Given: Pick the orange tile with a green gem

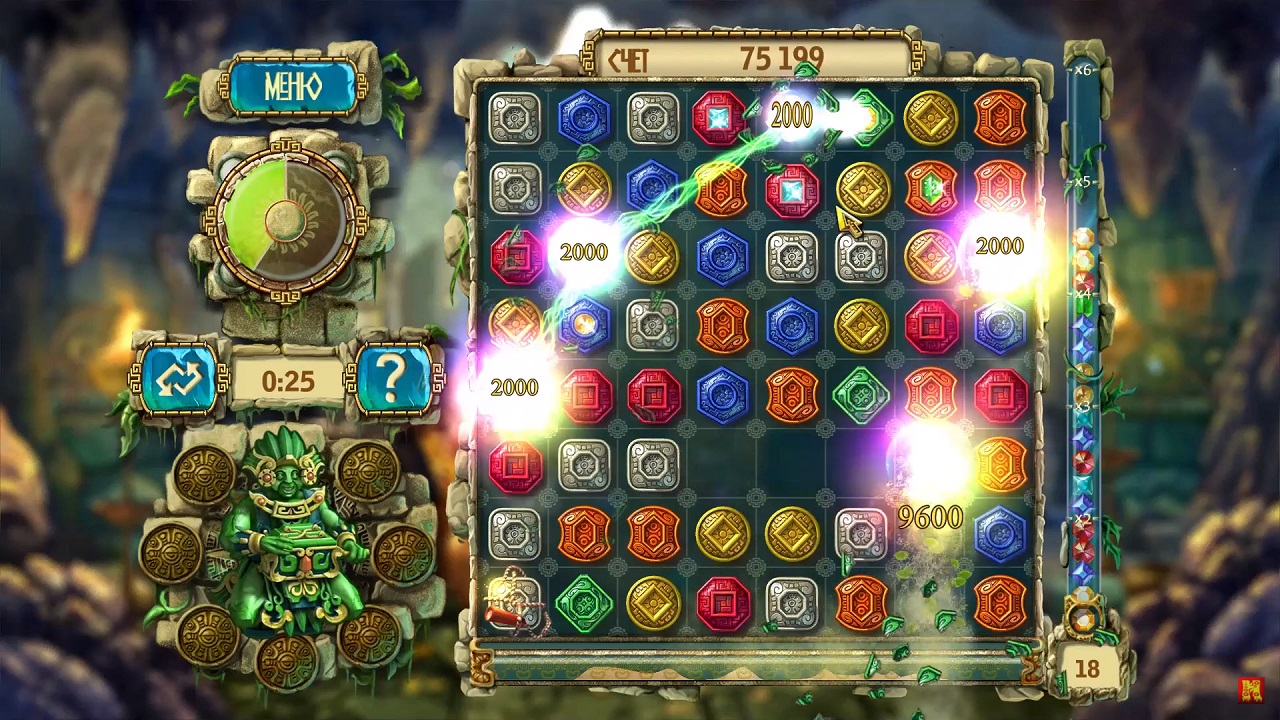Looking at the screenshot, I should click(x=931, y=187).
